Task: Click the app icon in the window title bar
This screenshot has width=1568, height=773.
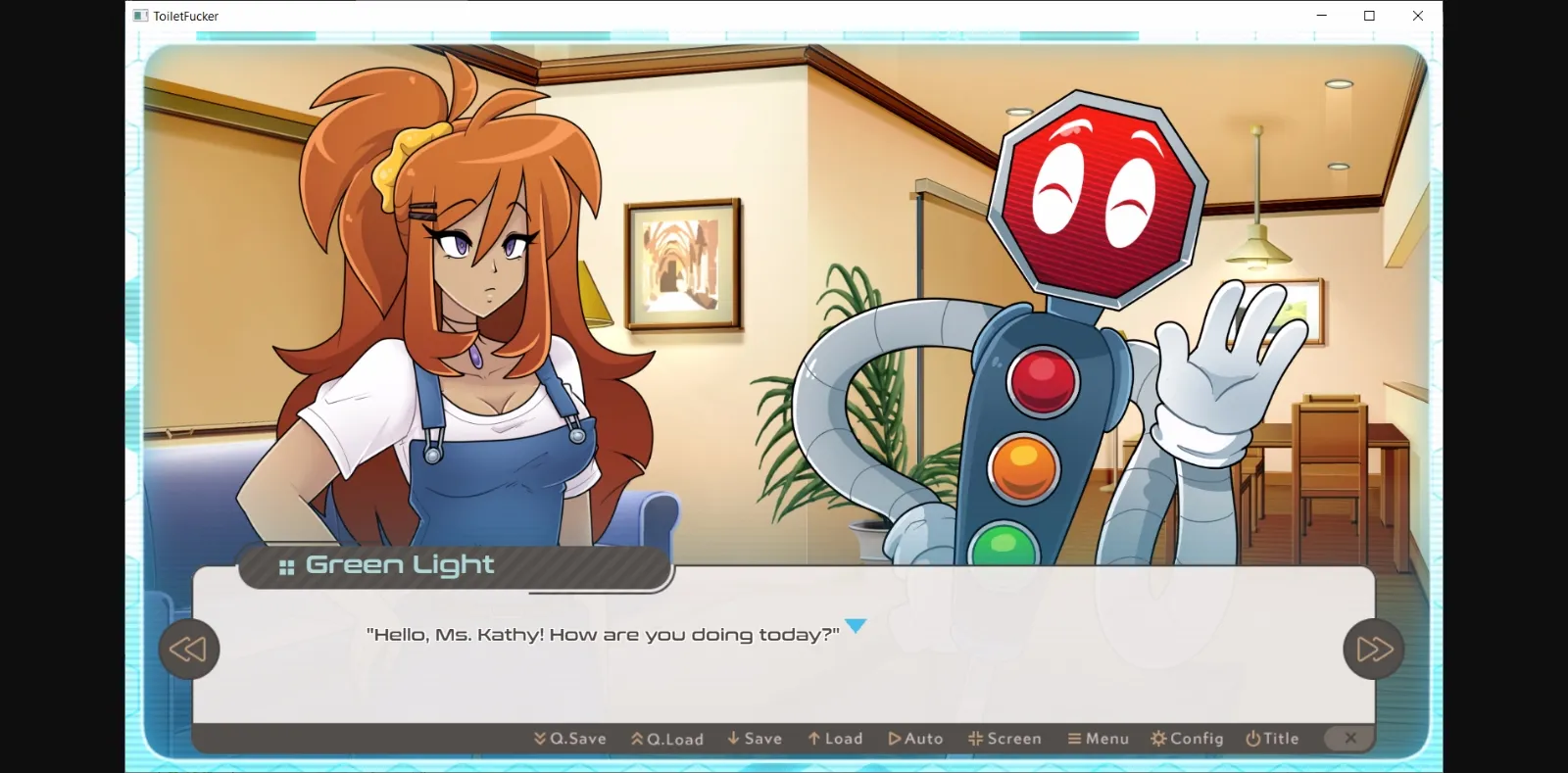Action: pos(138,16)
